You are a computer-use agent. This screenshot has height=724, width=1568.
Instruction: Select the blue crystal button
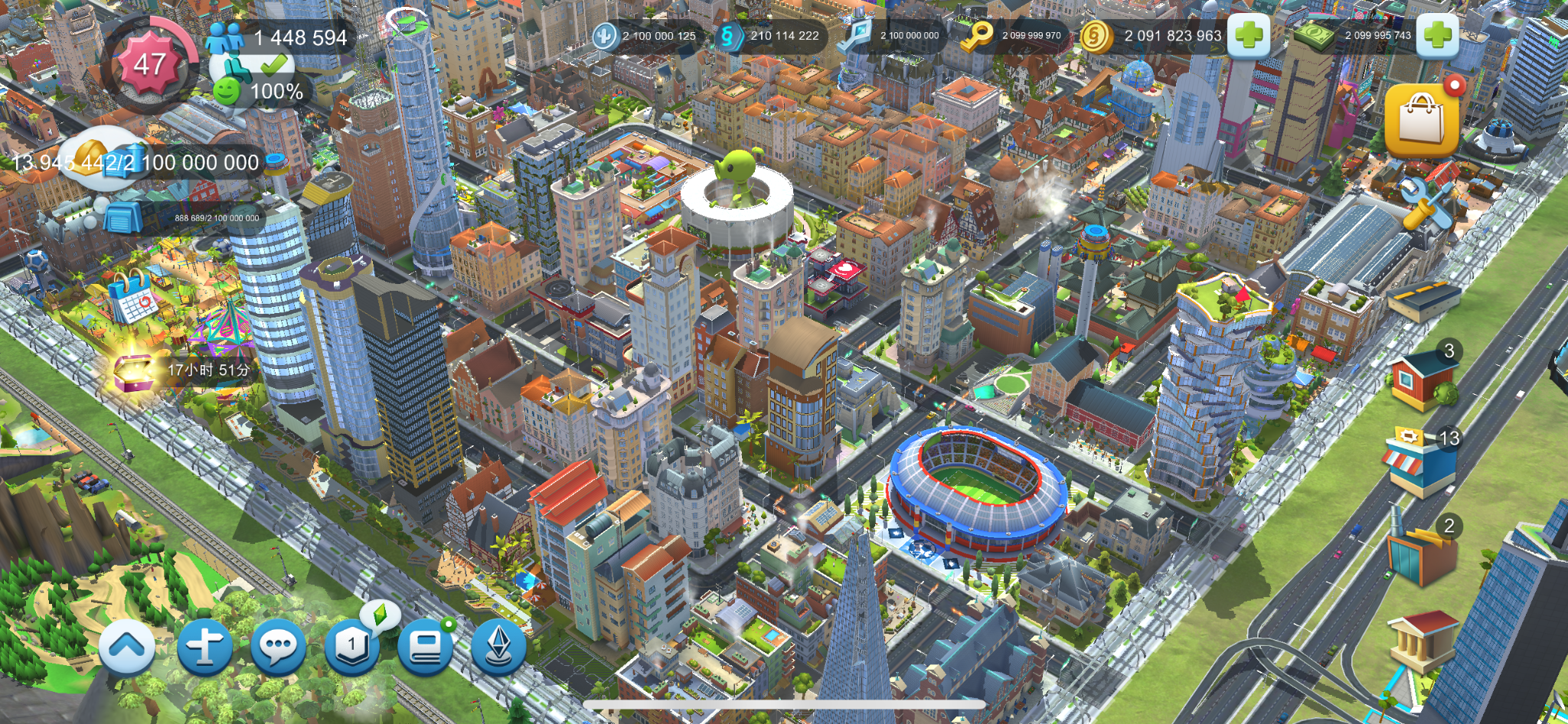tap(498, 647)
